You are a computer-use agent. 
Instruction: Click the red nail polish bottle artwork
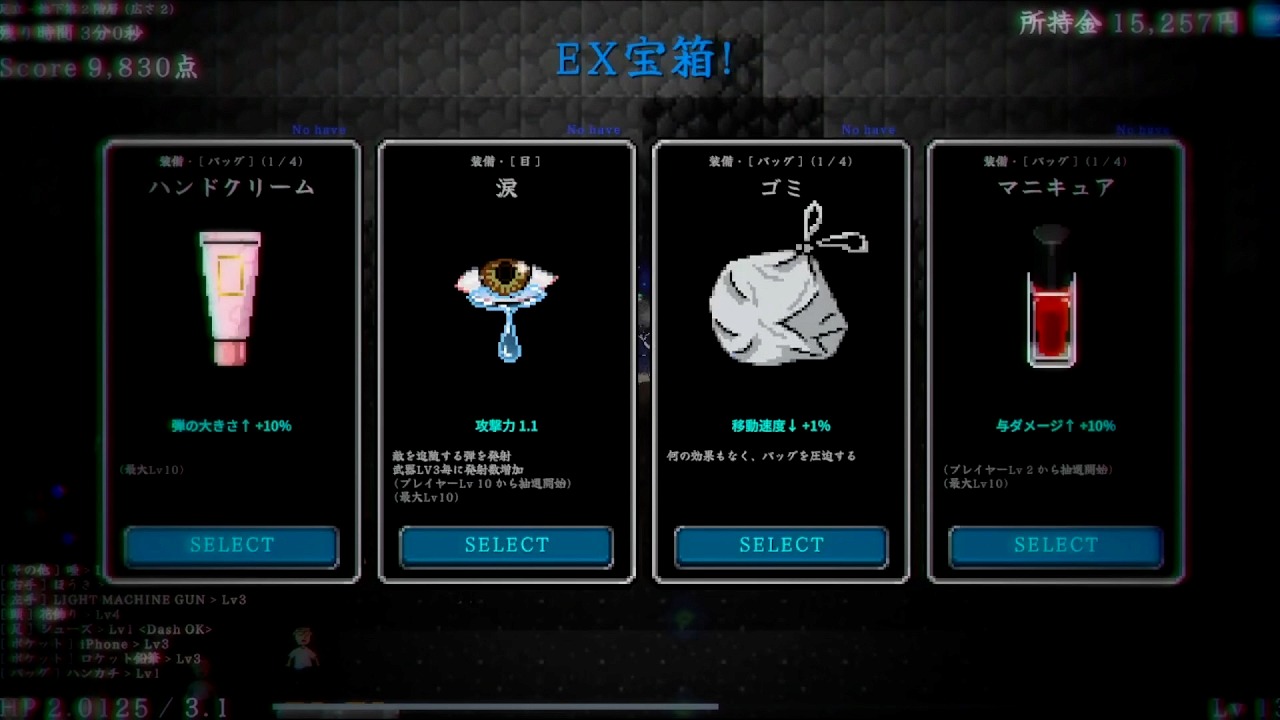coord(1051,300)
